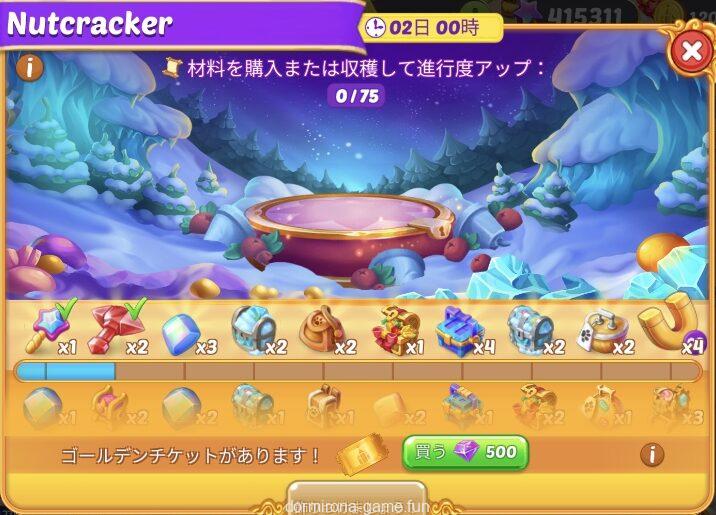Select the star wand reward x1

[x=47, y=328]
